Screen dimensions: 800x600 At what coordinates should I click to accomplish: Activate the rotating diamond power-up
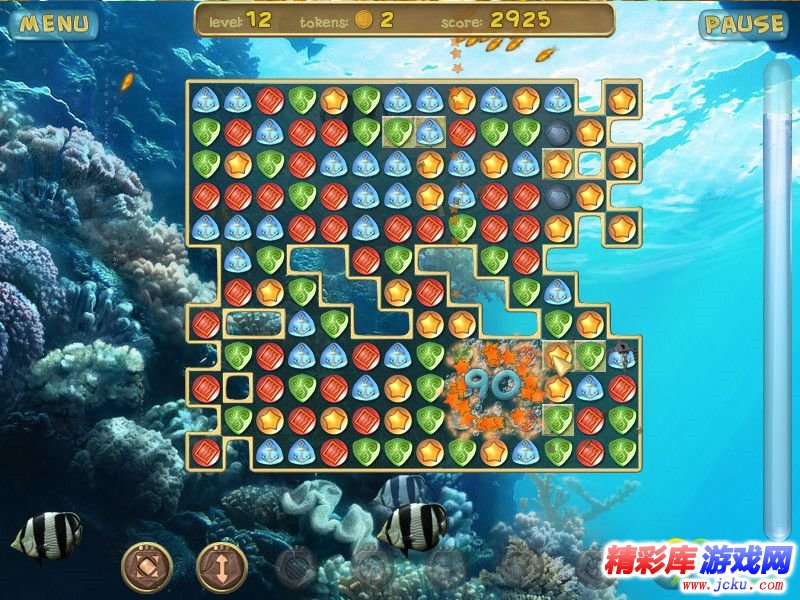[x=146, y=565]
